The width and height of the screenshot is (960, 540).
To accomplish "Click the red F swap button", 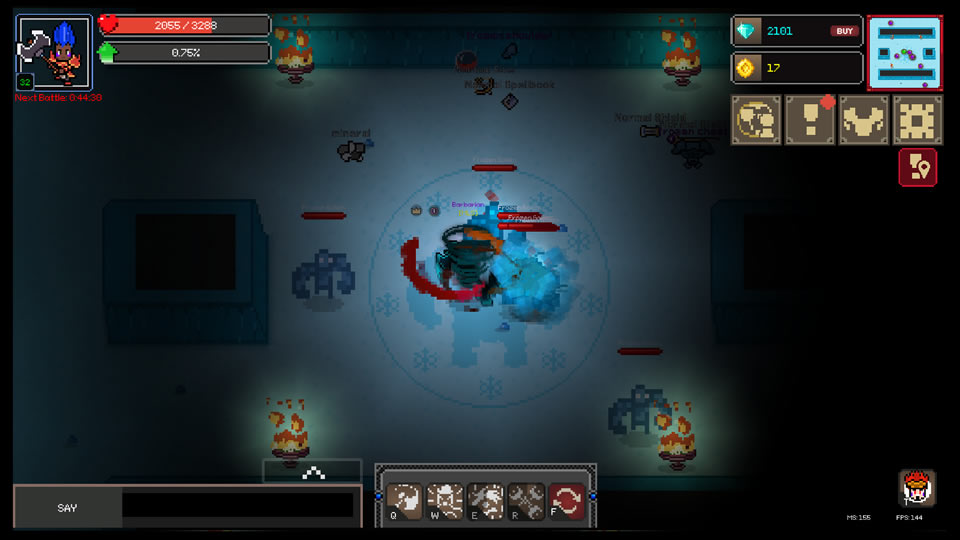I will 567,500.
